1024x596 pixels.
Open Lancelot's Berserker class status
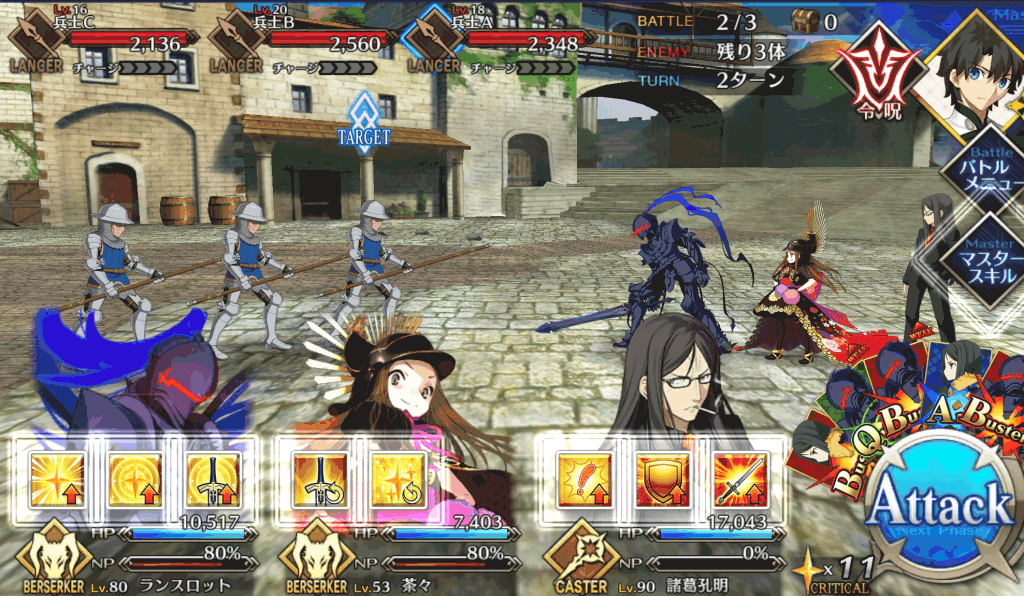point(50,560)
